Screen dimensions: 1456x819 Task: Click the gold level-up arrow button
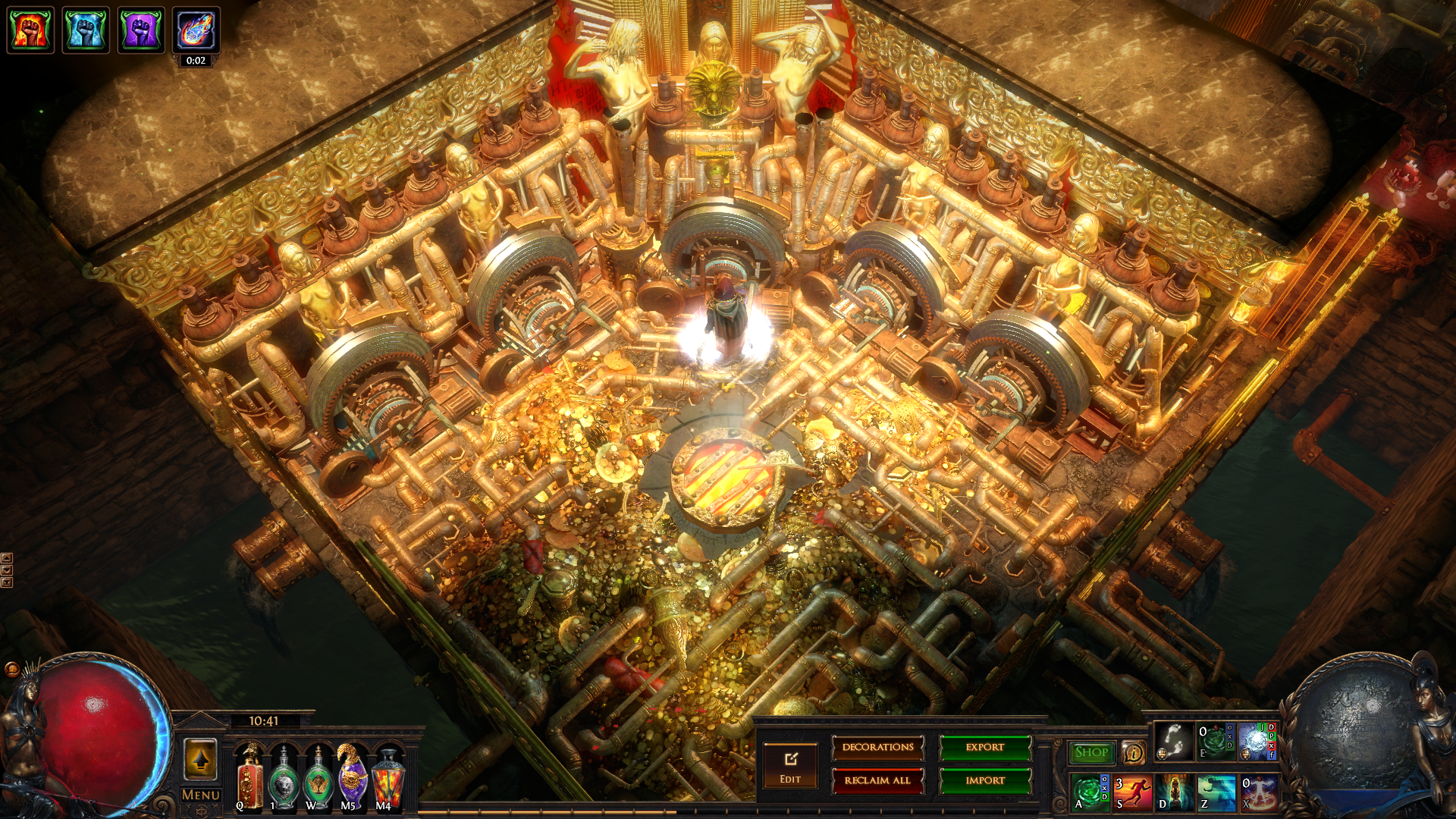[x=200, y=759]
